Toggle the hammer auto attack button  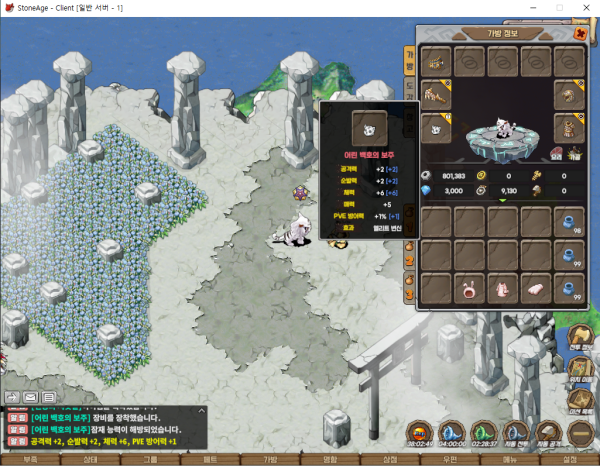click(x=549, y=433)
